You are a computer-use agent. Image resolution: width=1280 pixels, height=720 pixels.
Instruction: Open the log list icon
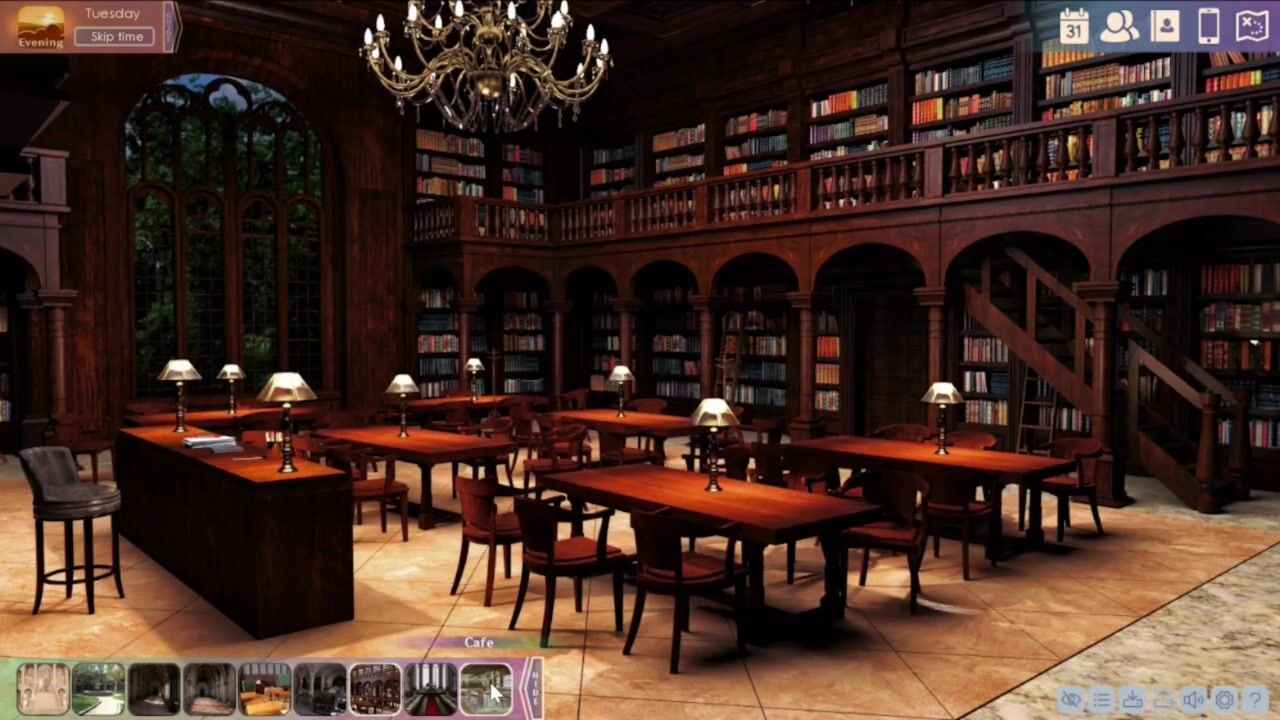[x=1102, y=700]
